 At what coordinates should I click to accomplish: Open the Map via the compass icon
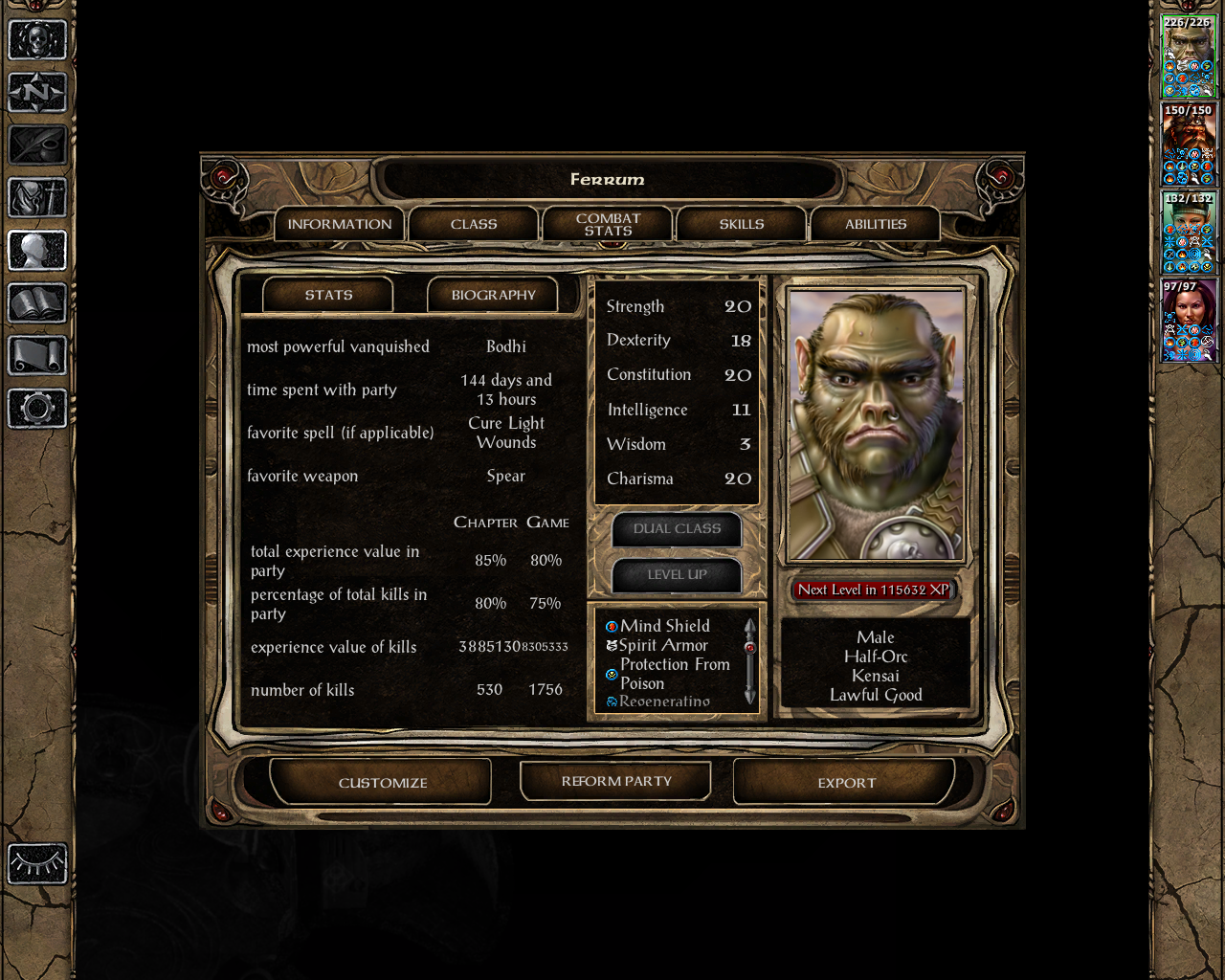pyautogui.click(x=38, y=93)
